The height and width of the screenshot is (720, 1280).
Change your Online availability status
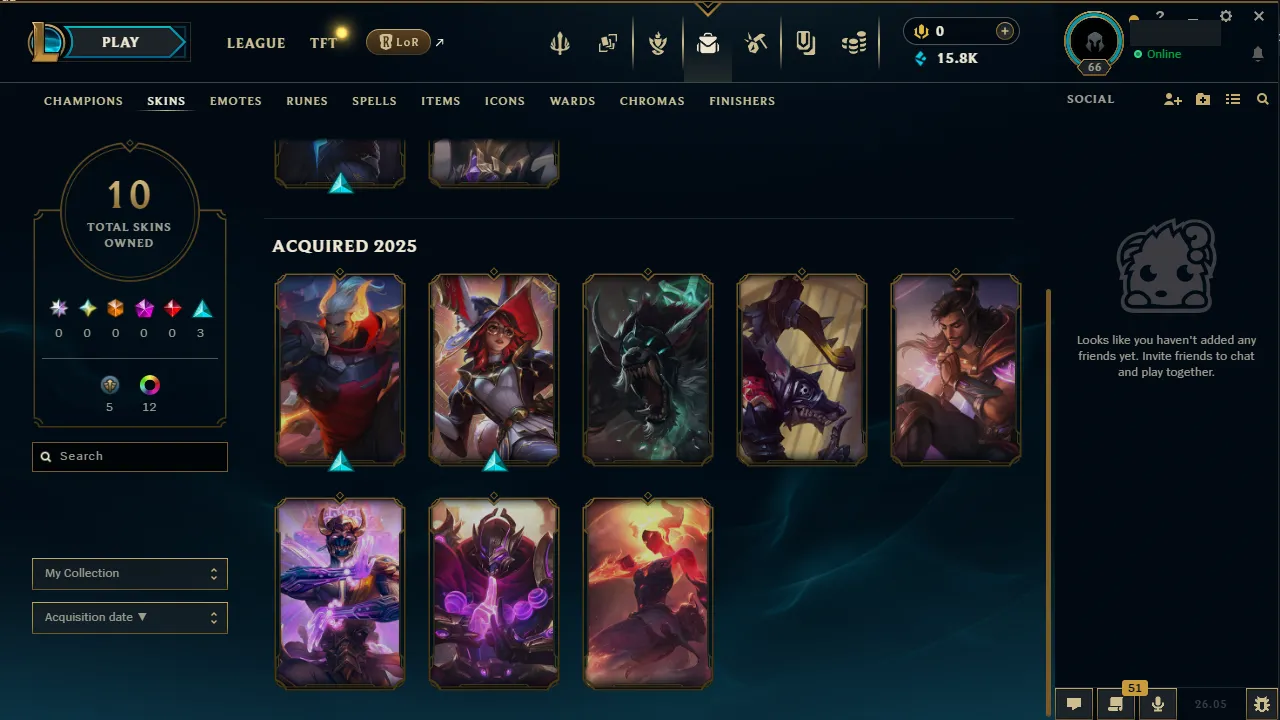pos(1160,54)
